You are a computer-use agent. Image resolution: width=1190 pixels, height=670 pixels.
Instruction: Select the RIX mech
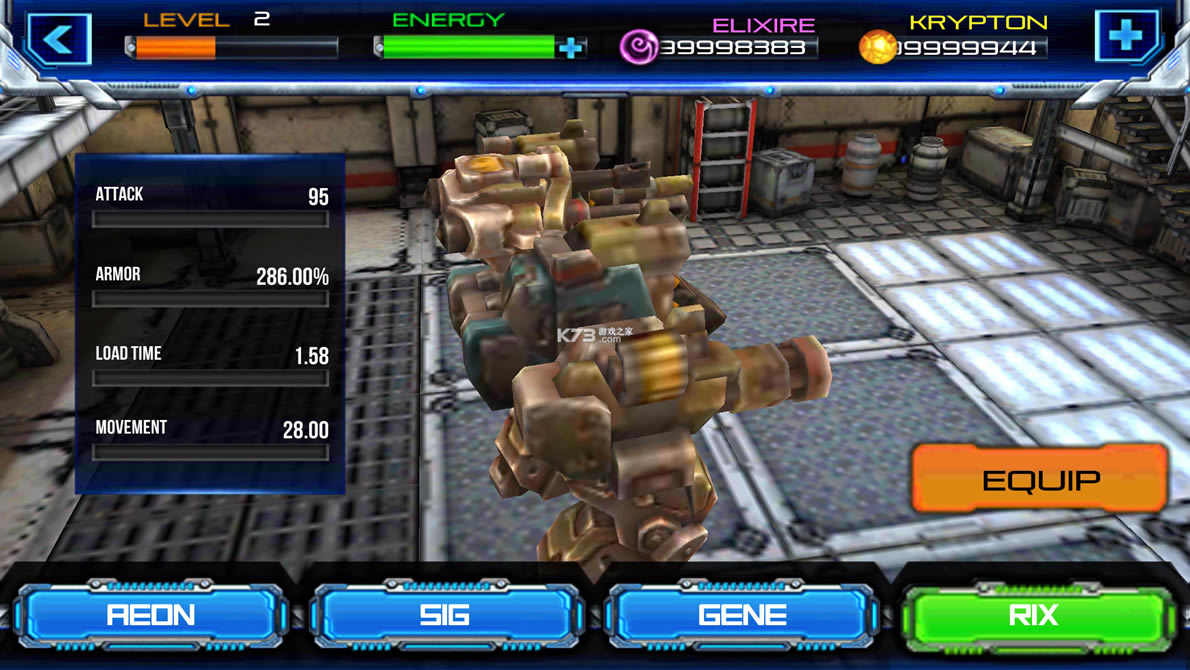coord(1036,614)
